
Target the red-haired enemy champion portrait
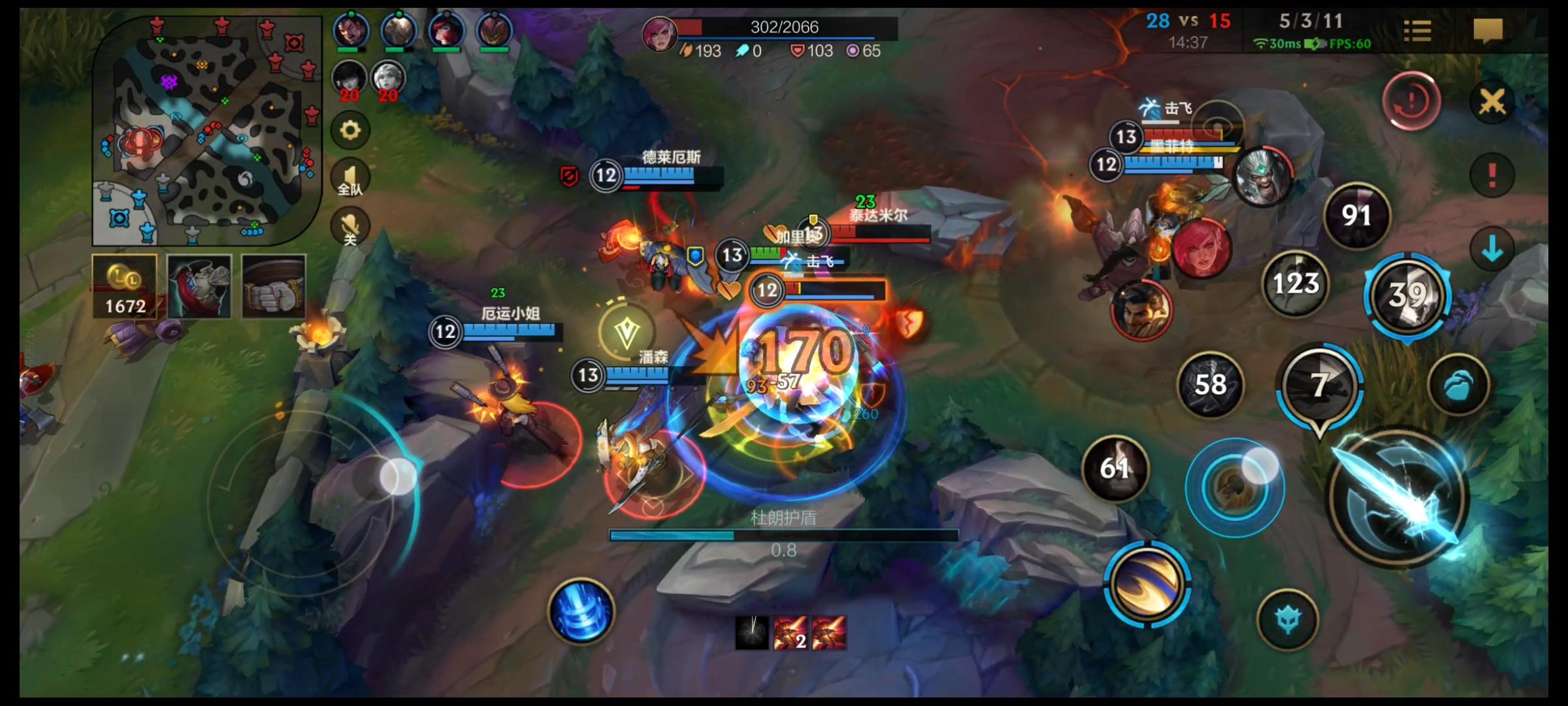1201,248
